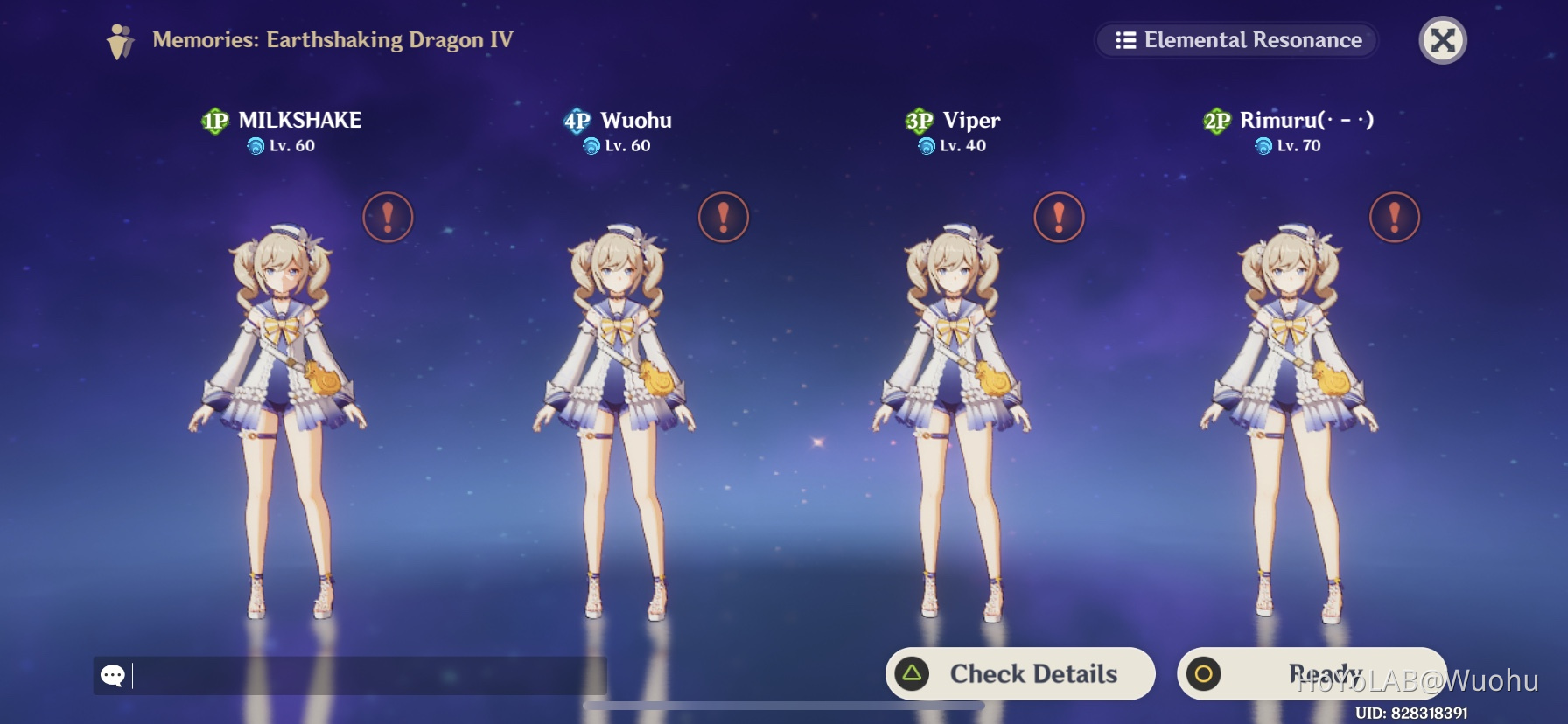
Task: Select Rimuru's warning exclamation icon
Action: pos(1394,217)
